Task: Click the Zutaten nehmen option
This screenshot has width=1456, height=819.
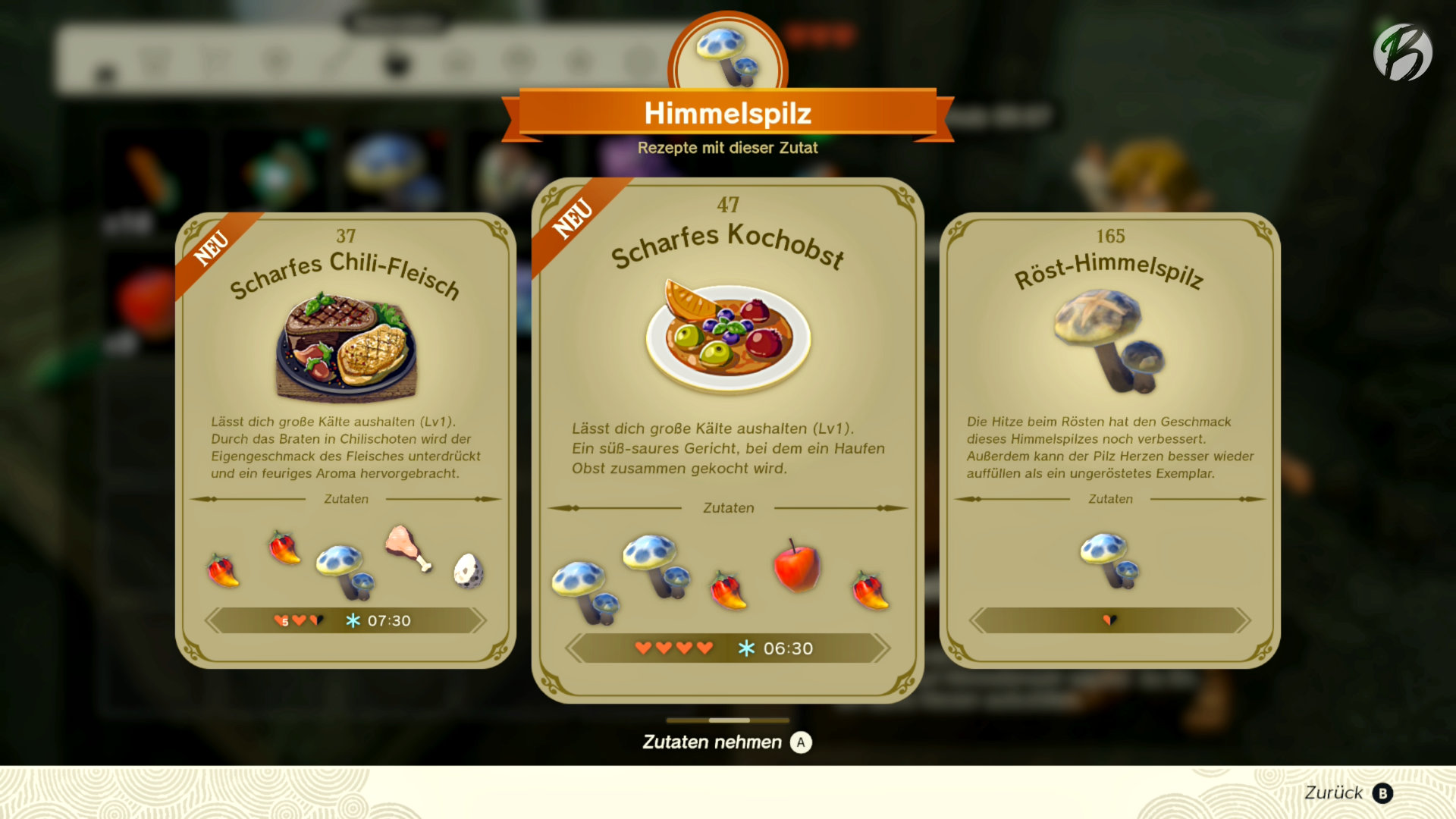Action: click(x=726, y=742)
